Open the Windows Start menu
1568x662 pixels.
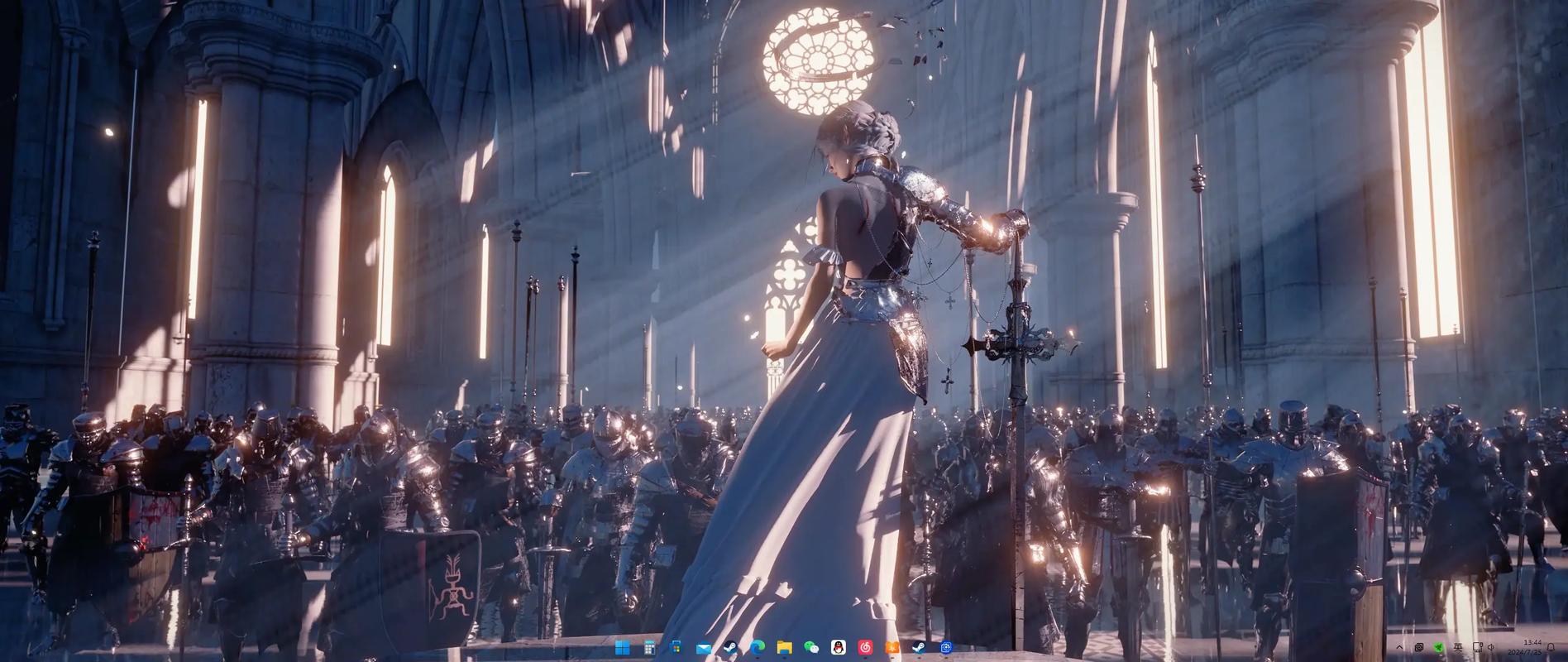point(623,647)
